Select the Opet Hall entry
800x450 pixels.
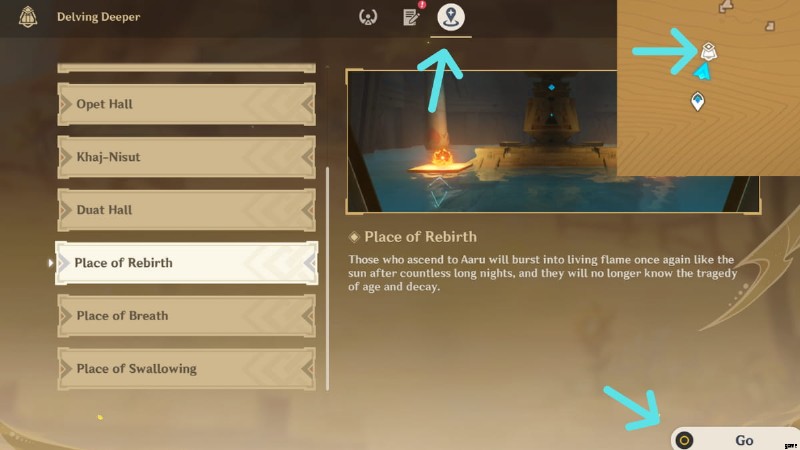coord(186,104)
